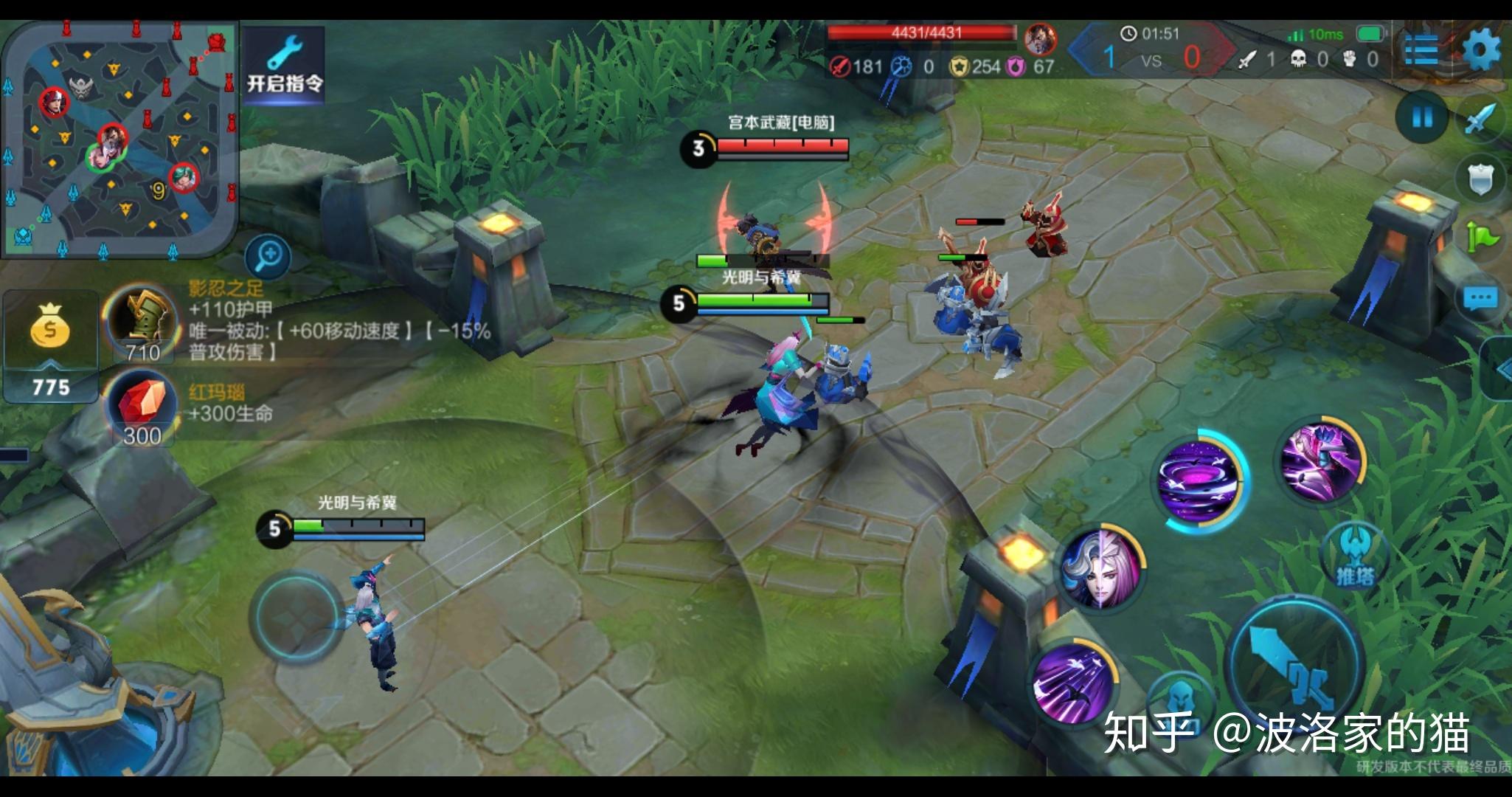This screenshot has height=797, width=1512.
Task: Tap the 开启指令 wrench button
Action: (x=285, y=65)
